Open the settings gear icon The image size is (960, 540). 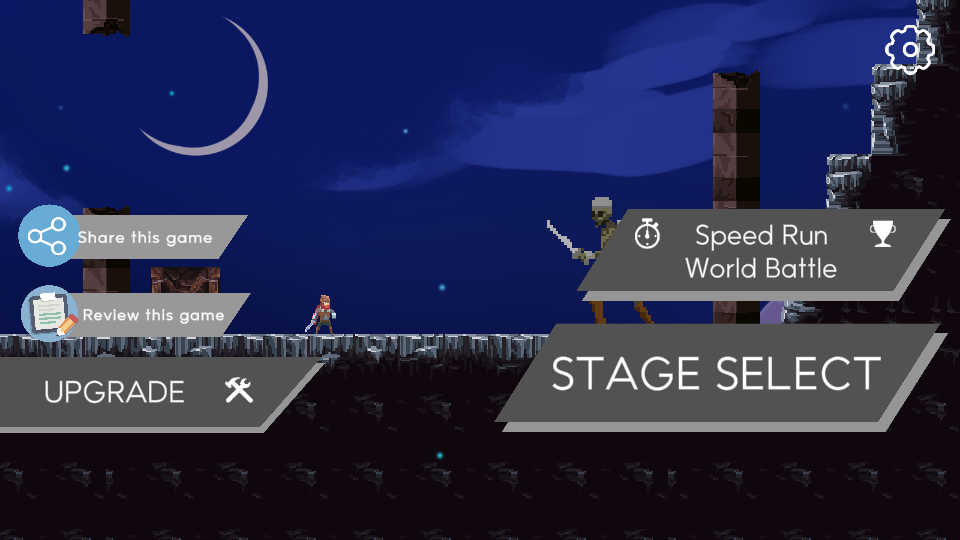pos(909,48)
